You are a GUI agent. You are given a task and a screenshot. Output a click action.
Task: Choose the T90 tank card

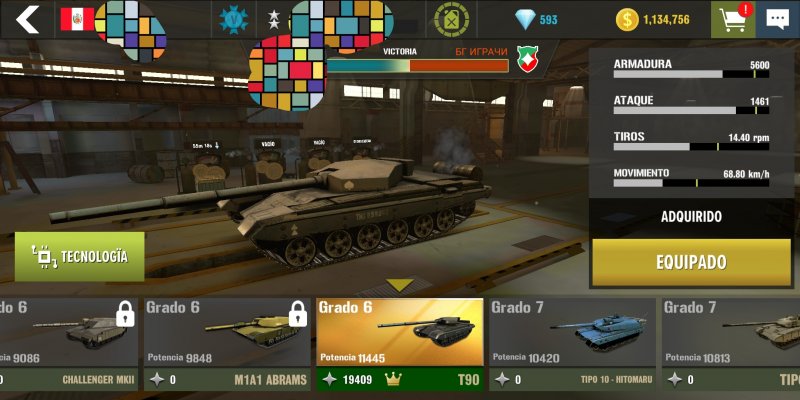click(399, 343)
